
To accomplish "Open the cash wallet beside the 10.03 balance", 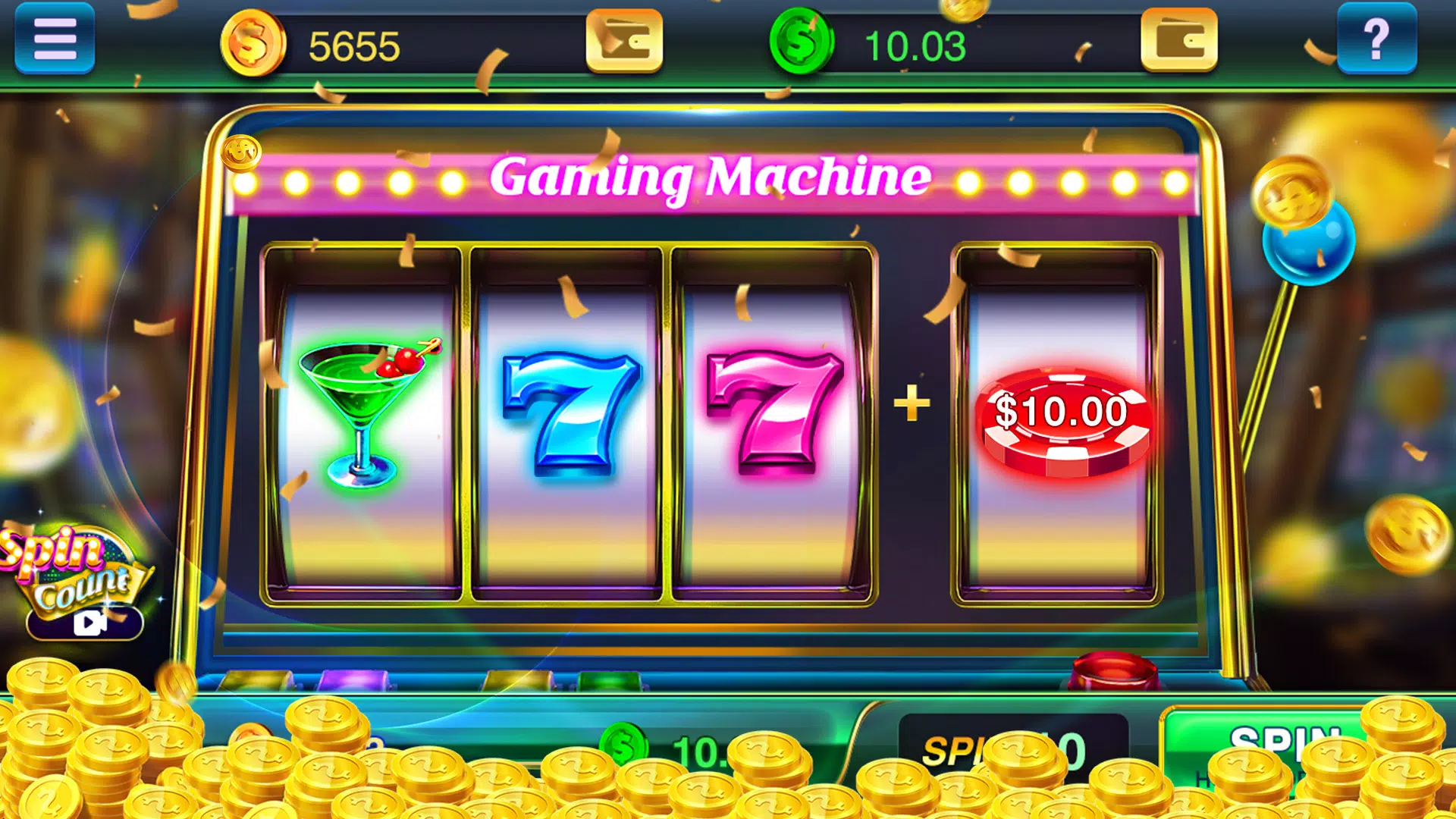I will pos(1180,38).
